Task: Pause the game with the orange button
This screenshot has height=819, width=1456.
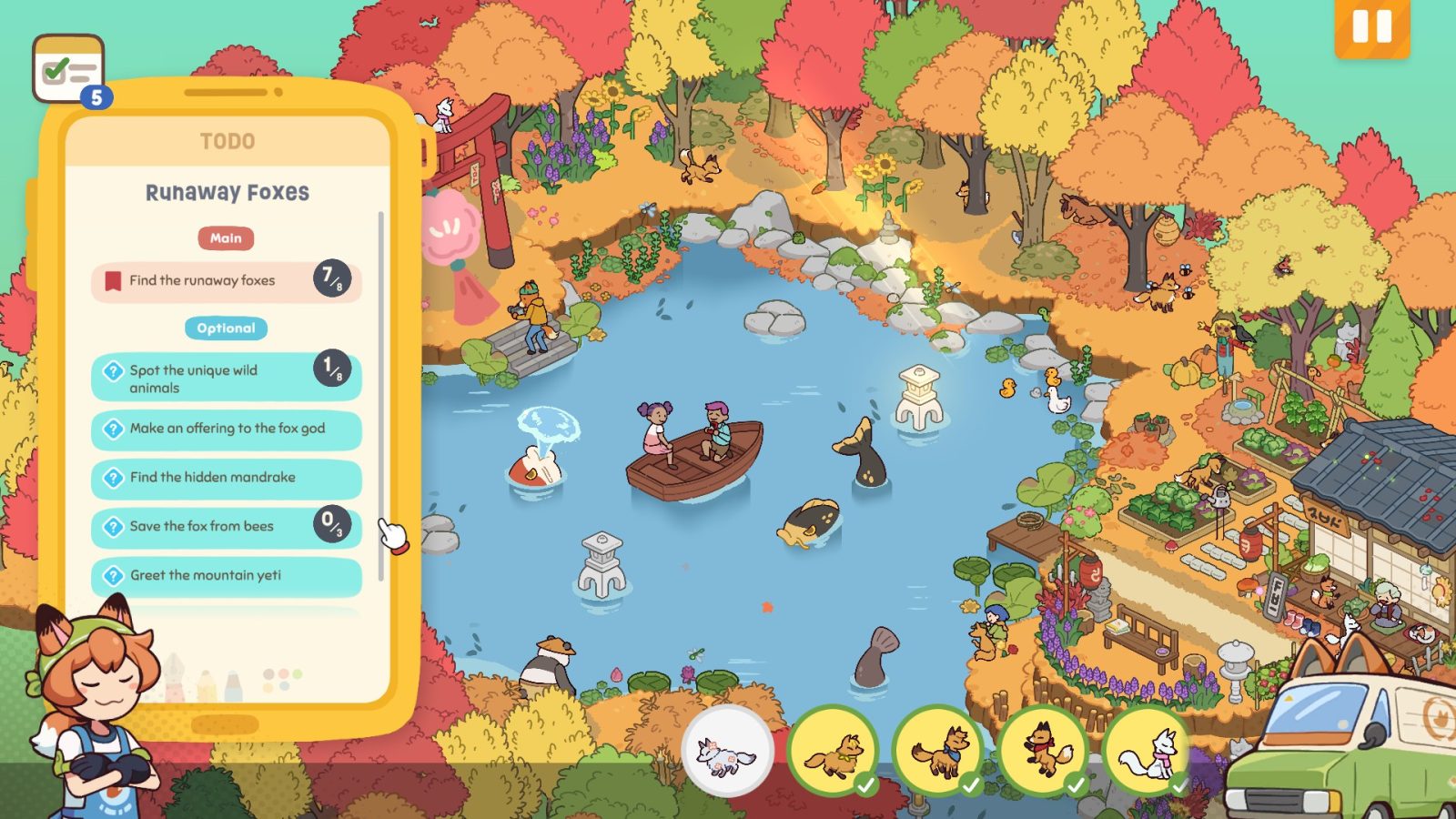Action: tap(1371, 27)
